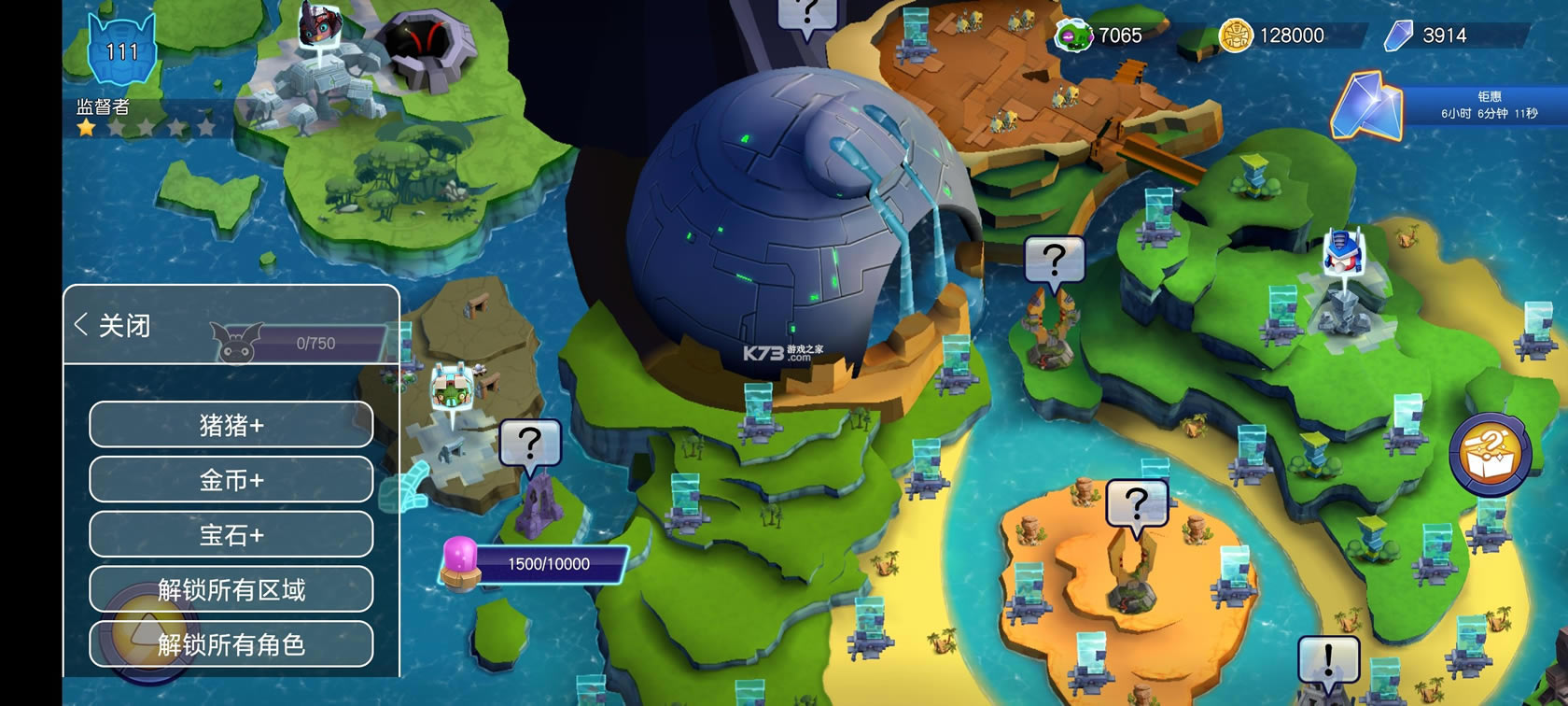Close the cheat menu with 关闭
The image size is (1568, 706).
click(x=113, y=325)
